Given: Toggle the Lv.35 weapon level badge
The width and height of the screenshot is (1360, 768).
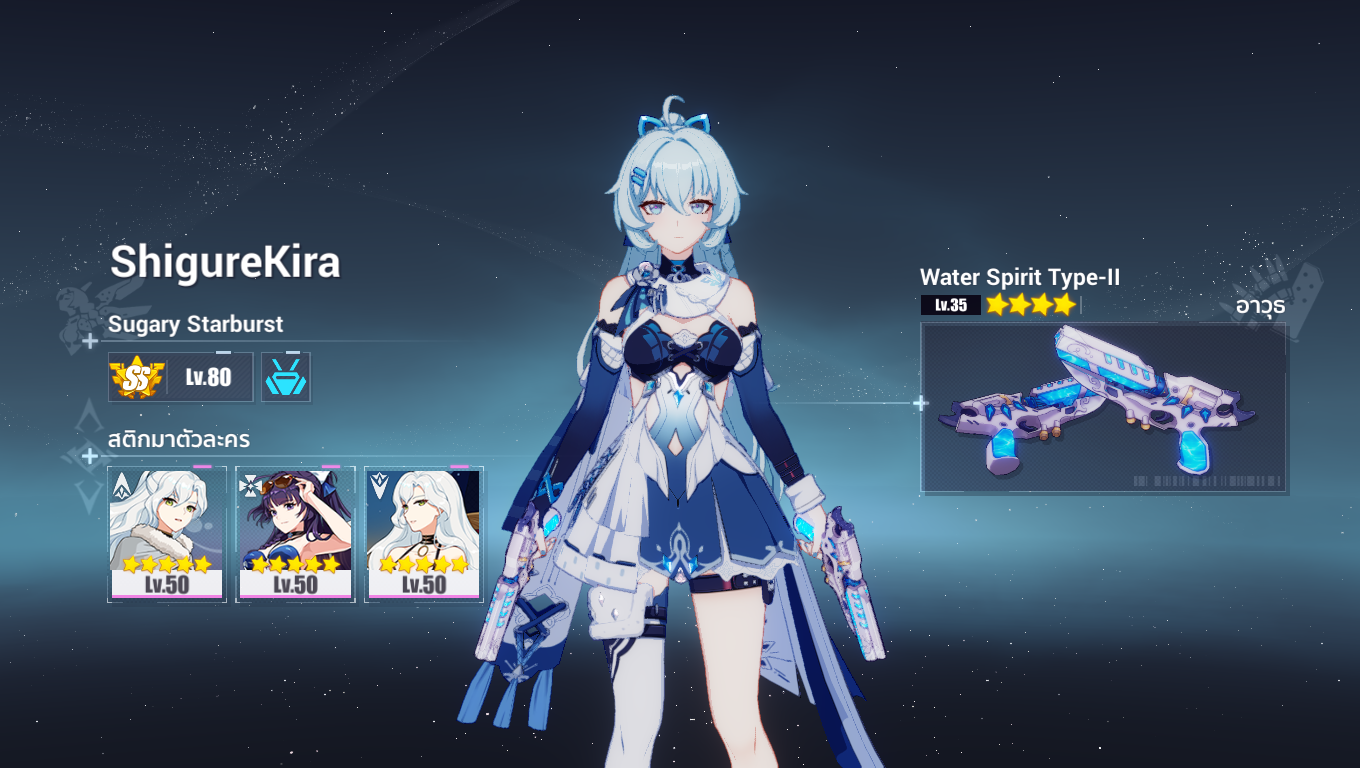Looking at the screenshot, I should pyautogui.click(x=950, y=305).
